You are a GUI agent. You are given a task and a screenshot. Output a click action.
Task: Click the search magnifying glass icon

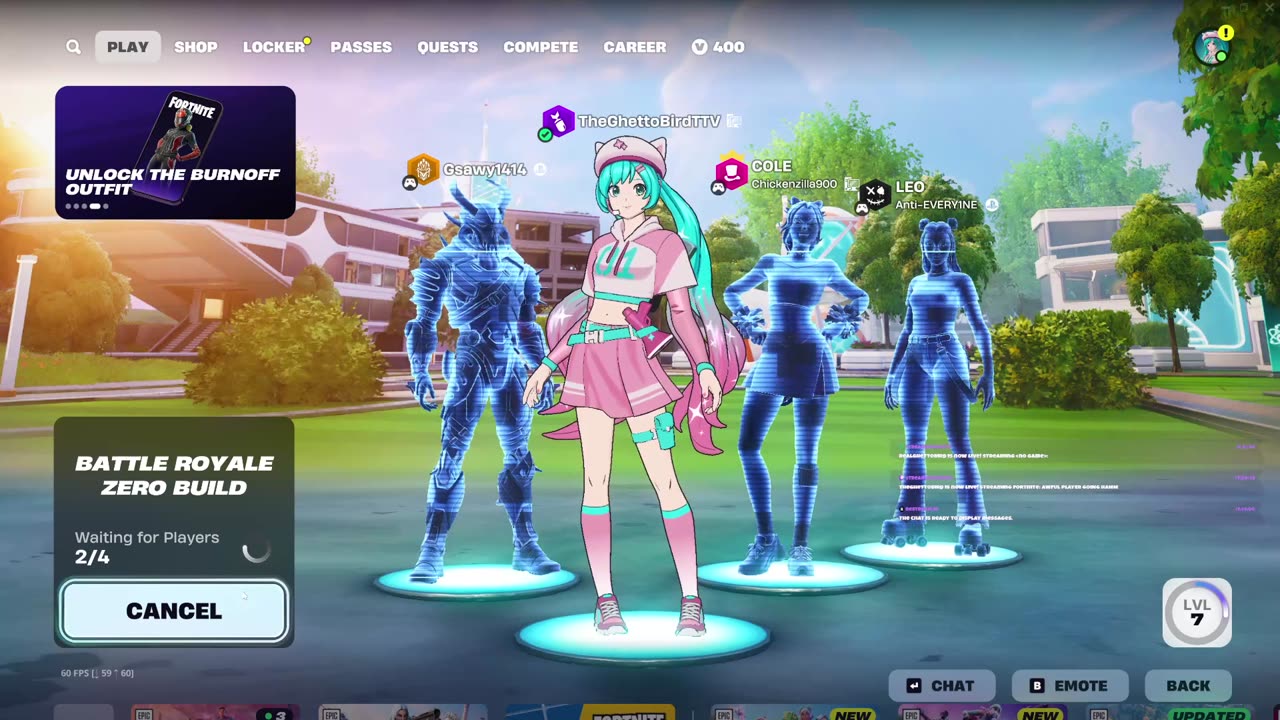[73, 47]
